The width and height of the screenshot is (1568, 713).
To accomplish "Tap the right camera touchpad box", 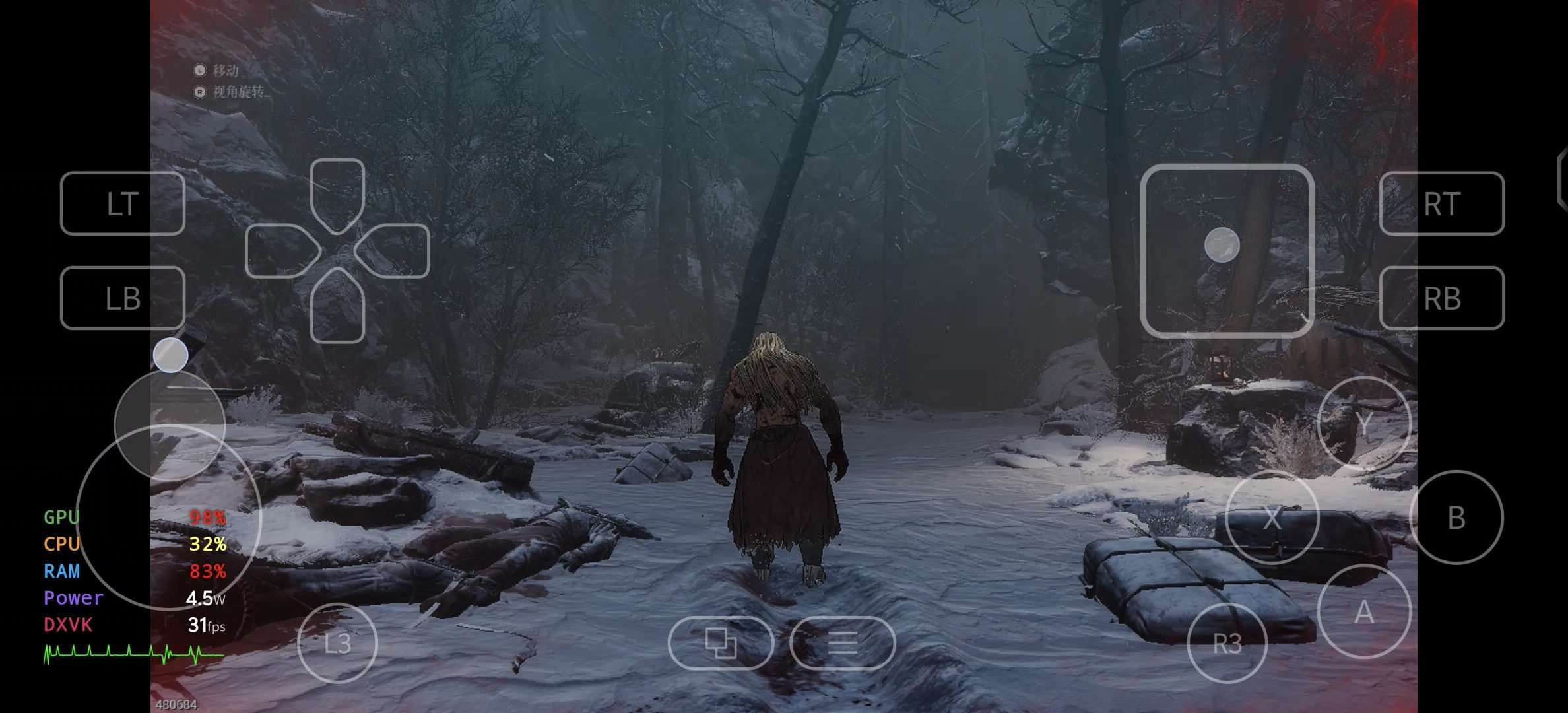I will pos(1227,251).
